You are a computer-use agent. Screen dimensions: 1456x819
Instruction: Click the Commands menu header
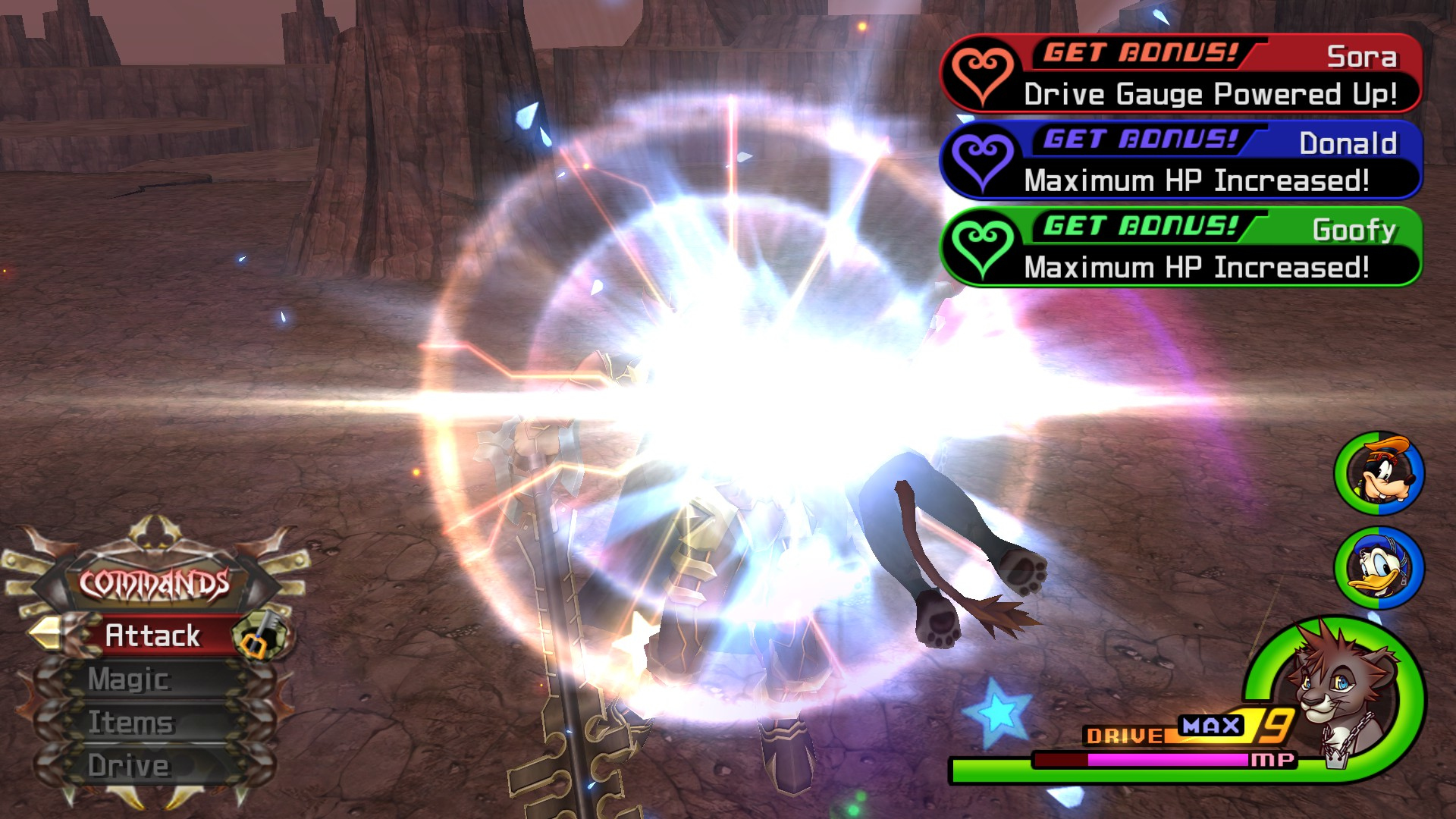(x=155, y=583)
